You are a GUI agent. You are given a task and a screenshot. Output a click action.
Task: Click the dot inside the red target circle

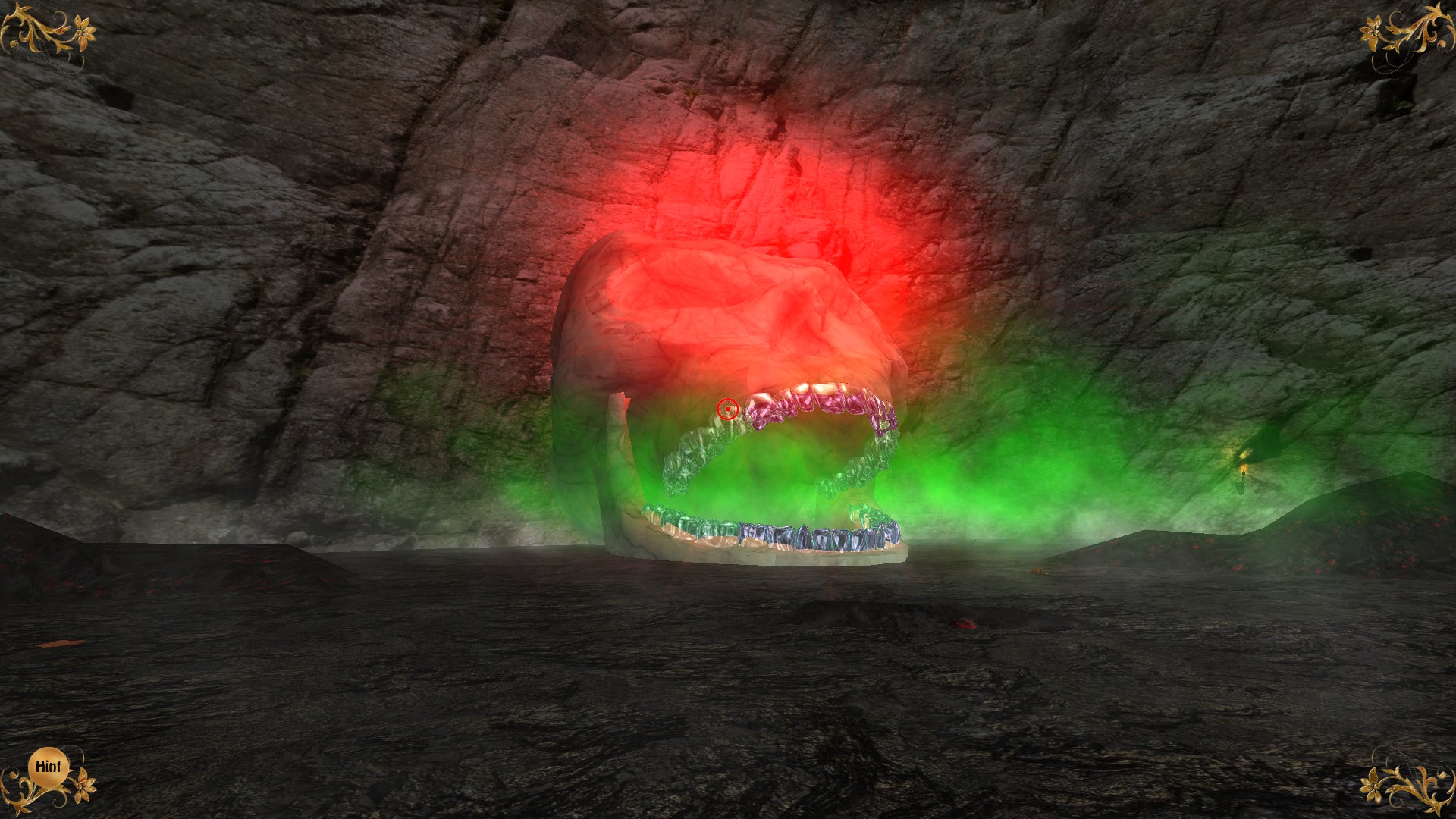tap(728, 409)
